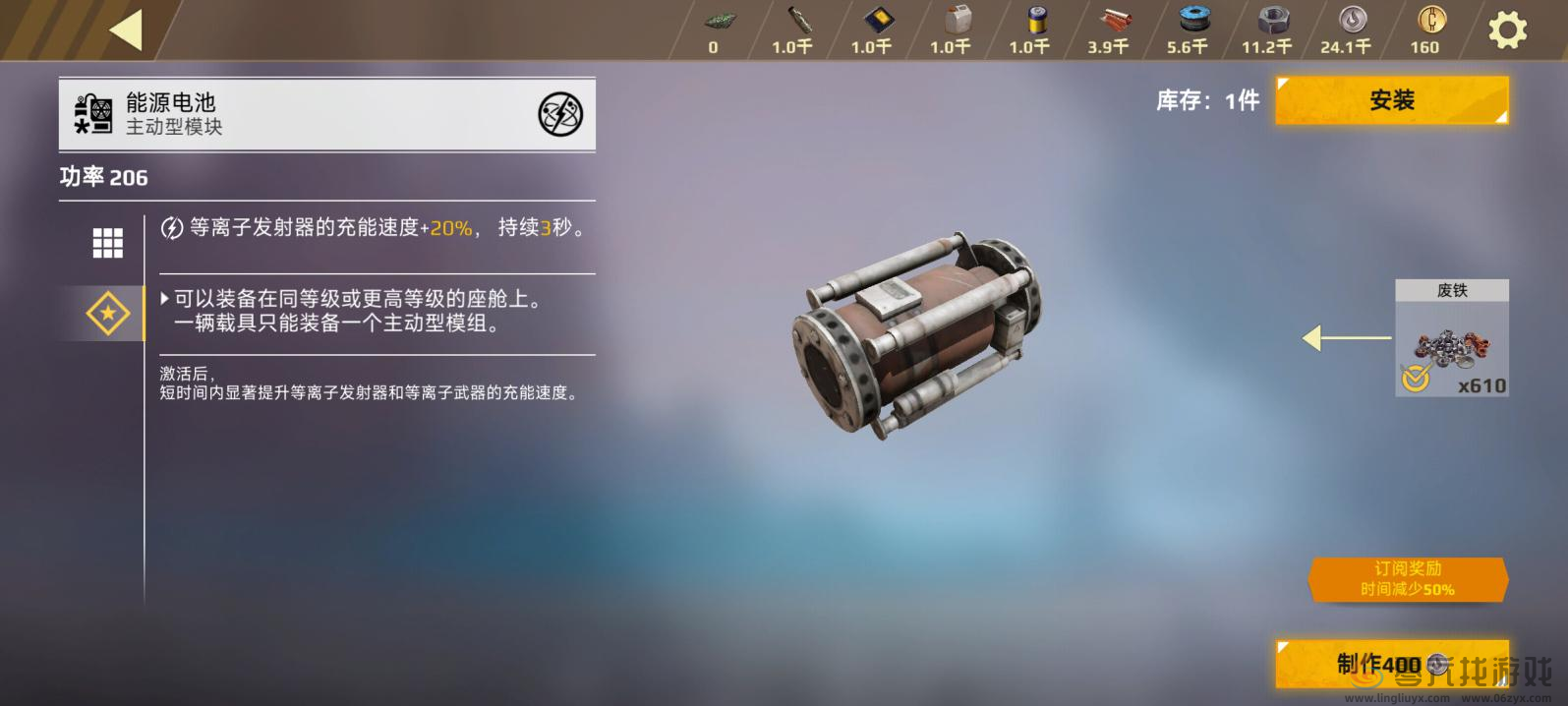Tap the hex nut resource showing 11.2千

[x=1266, y=29]
